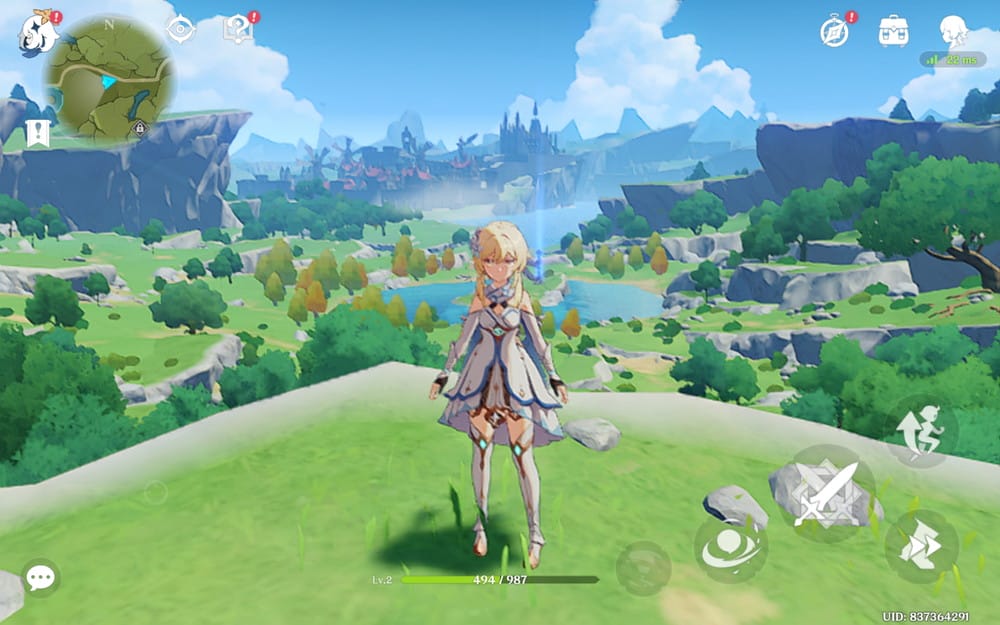Screen dimensions: 1000x625
Task: Open the chat speech bubble
Action: coord(40,577)
